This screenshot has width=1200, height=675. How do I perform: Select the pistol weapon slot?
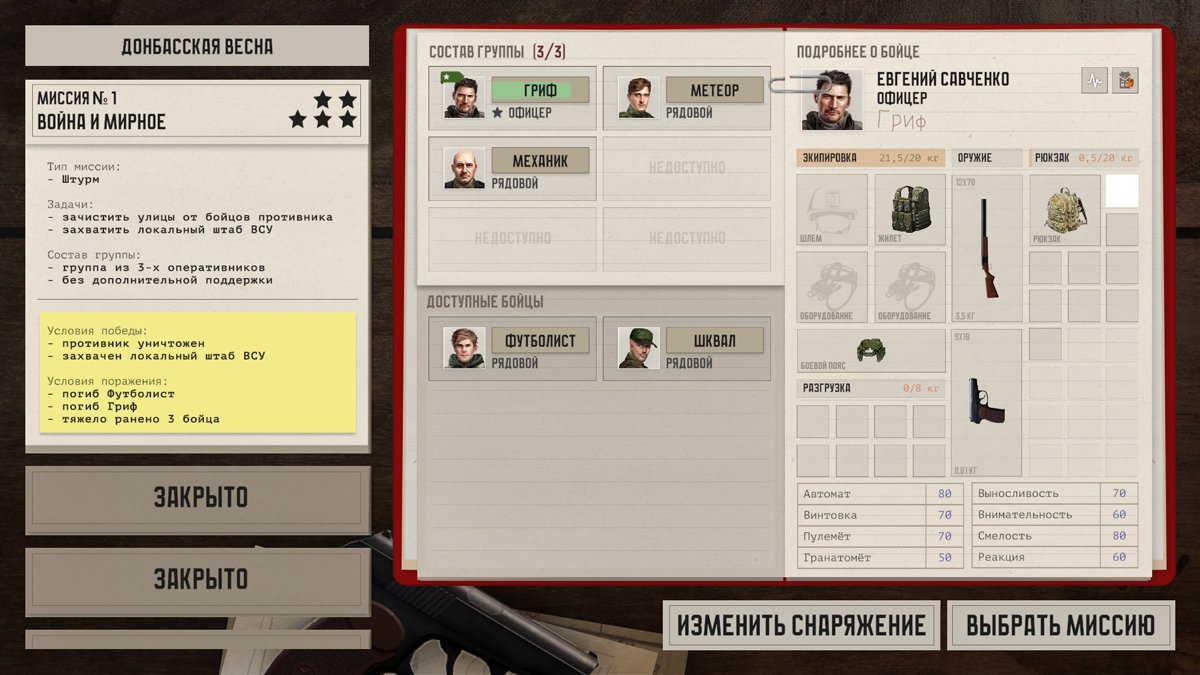[987, 402]
